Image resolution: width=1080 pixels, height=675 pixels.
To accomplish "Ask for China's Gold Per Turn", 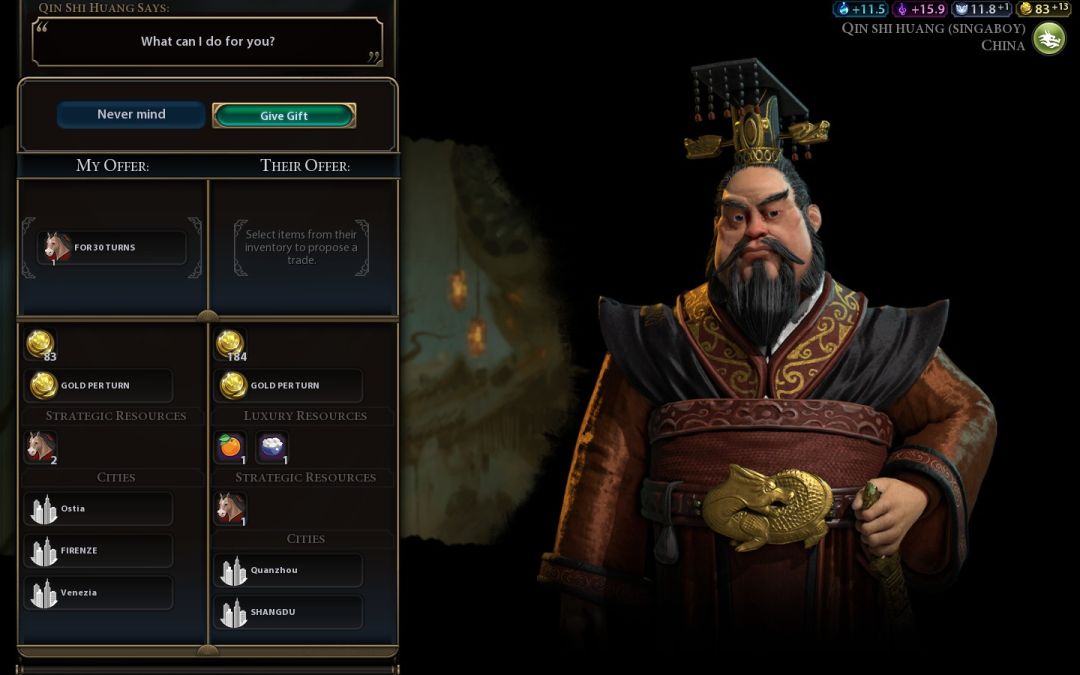I will point(288,385).
